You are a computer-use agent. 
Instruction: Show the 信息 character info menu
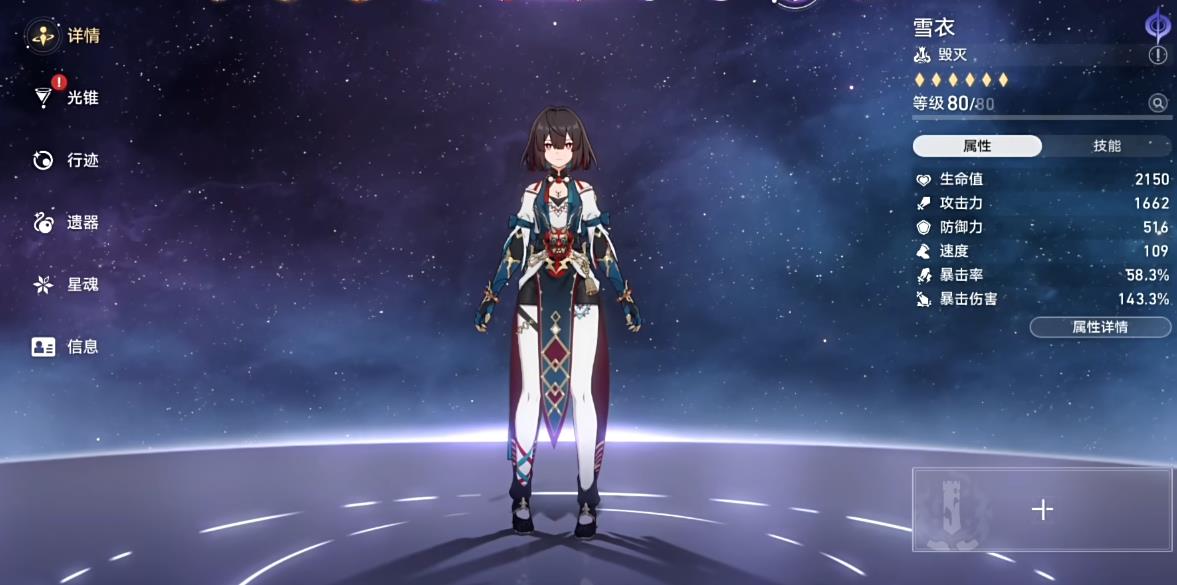(66, 346)
